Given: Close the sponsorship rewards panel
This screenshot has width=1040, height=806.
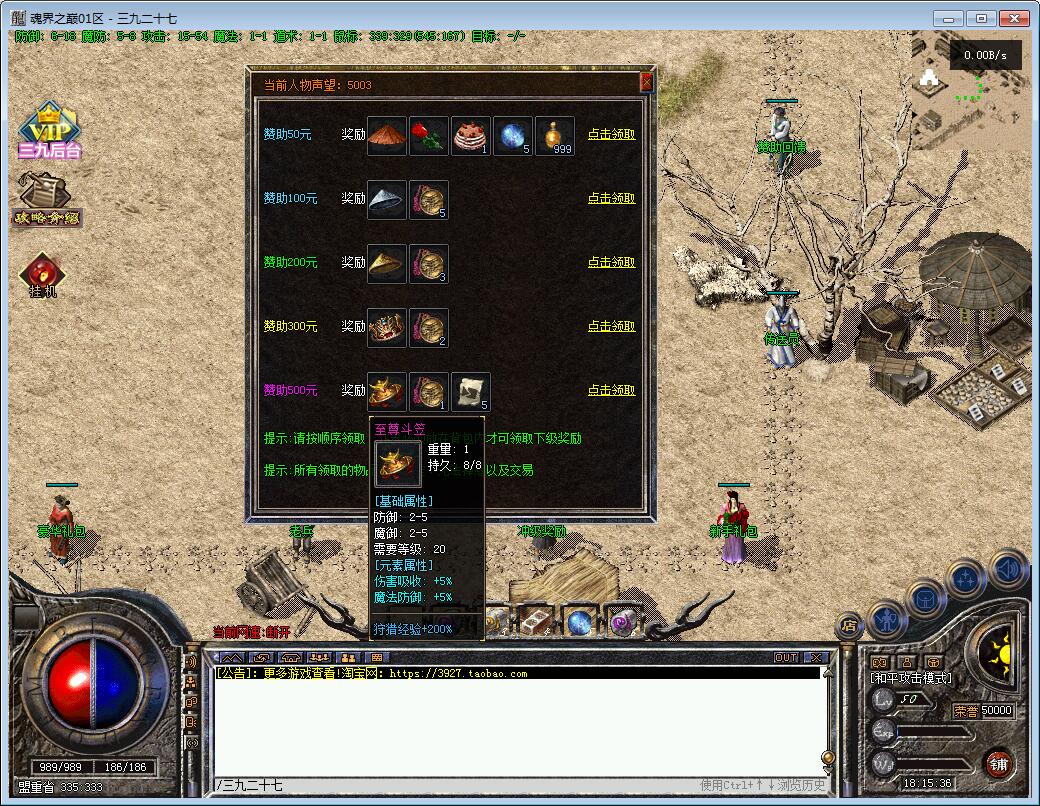Looking at the screenshot, I should click(x=646, y=83).
